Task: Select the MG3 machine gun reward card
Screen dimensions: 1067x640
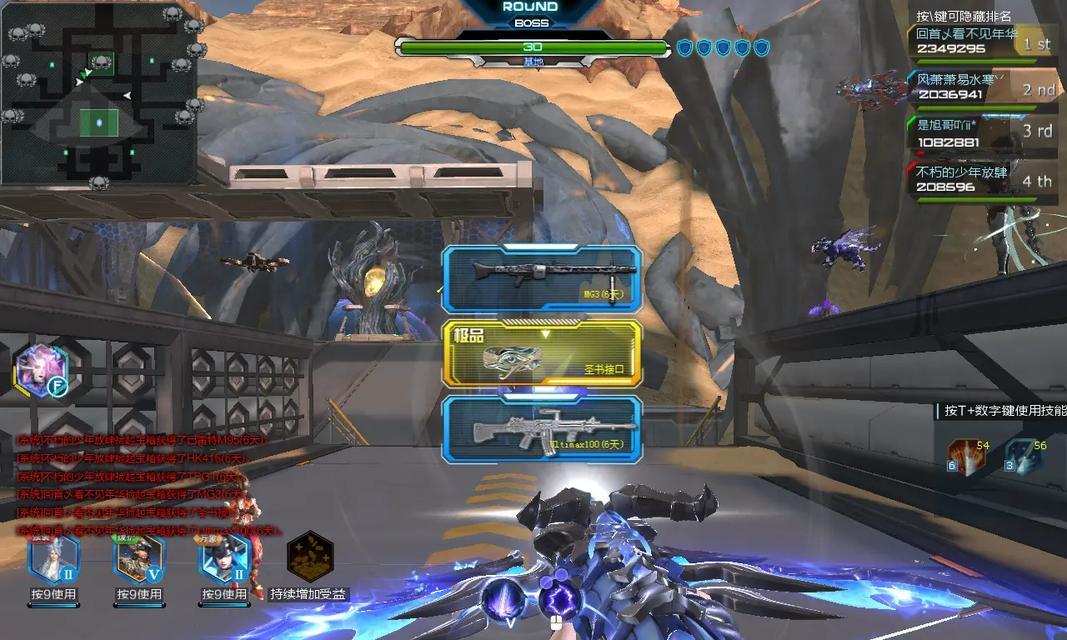Action: pyautogui.click(x=541, y=278)
